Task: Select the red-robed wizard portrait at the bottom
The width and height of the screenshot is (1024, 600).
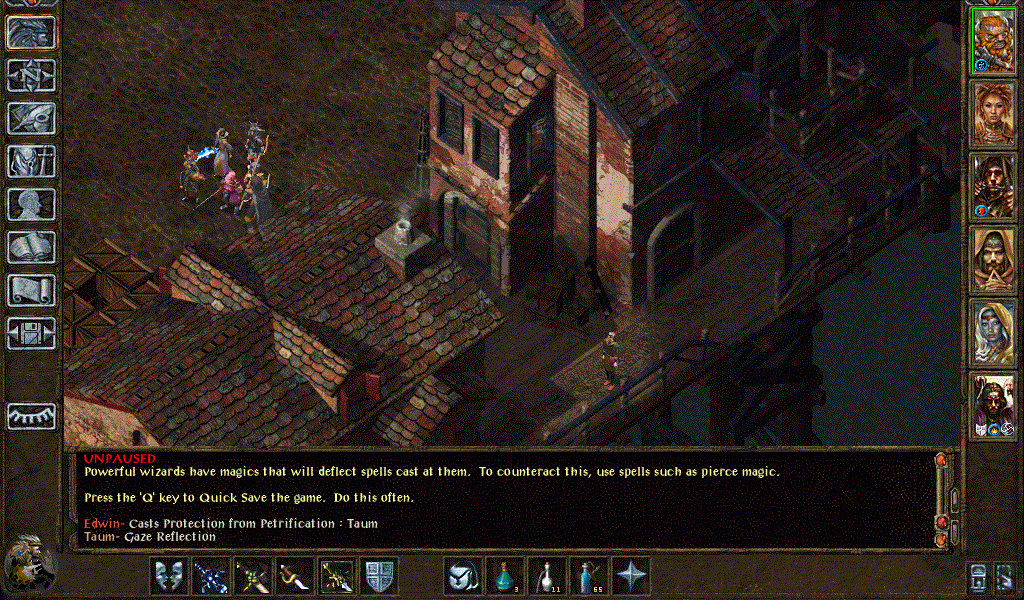Action: 993,406
